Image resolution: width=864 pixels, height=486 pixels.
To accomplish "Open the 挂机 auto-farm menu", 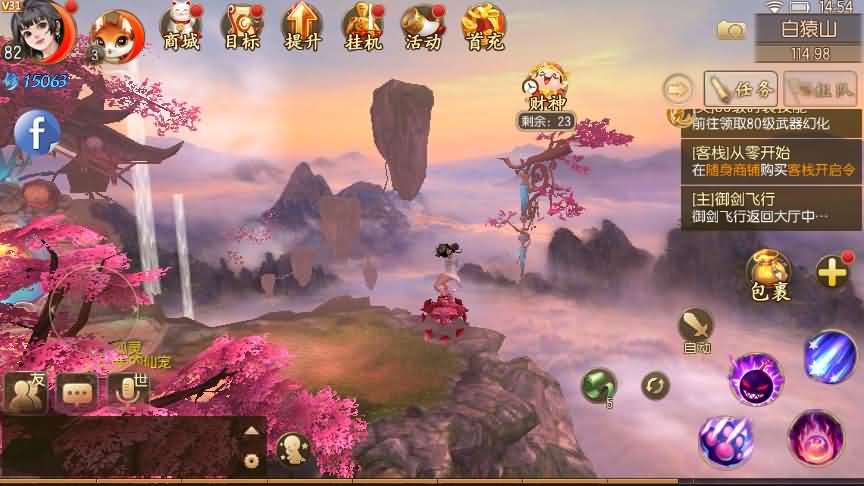I will click(361, 27).
